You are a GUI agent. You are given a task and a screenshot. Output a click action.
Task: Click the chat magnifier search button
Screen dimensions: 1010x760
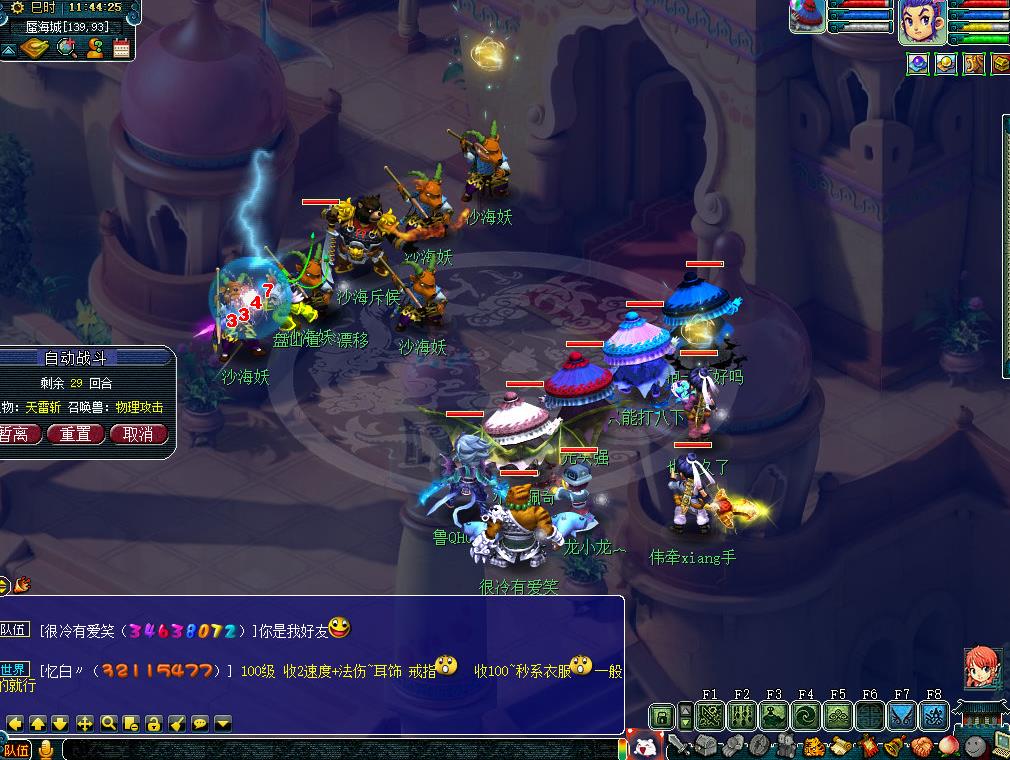coord(108,723)
